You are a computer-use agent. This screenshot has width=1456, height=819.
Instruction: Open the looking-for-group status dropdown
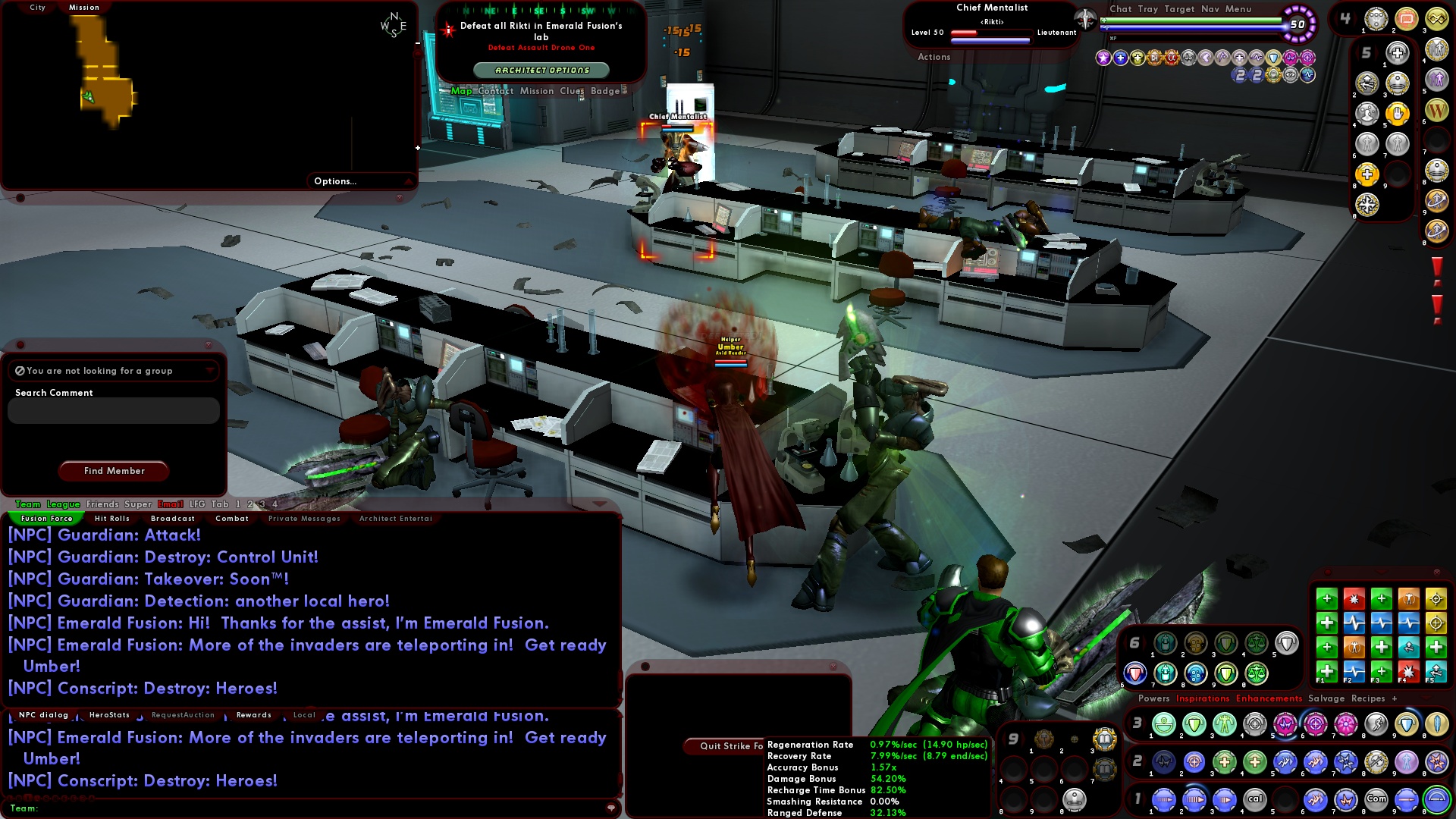pyautogui.click(x=210, y=371)
